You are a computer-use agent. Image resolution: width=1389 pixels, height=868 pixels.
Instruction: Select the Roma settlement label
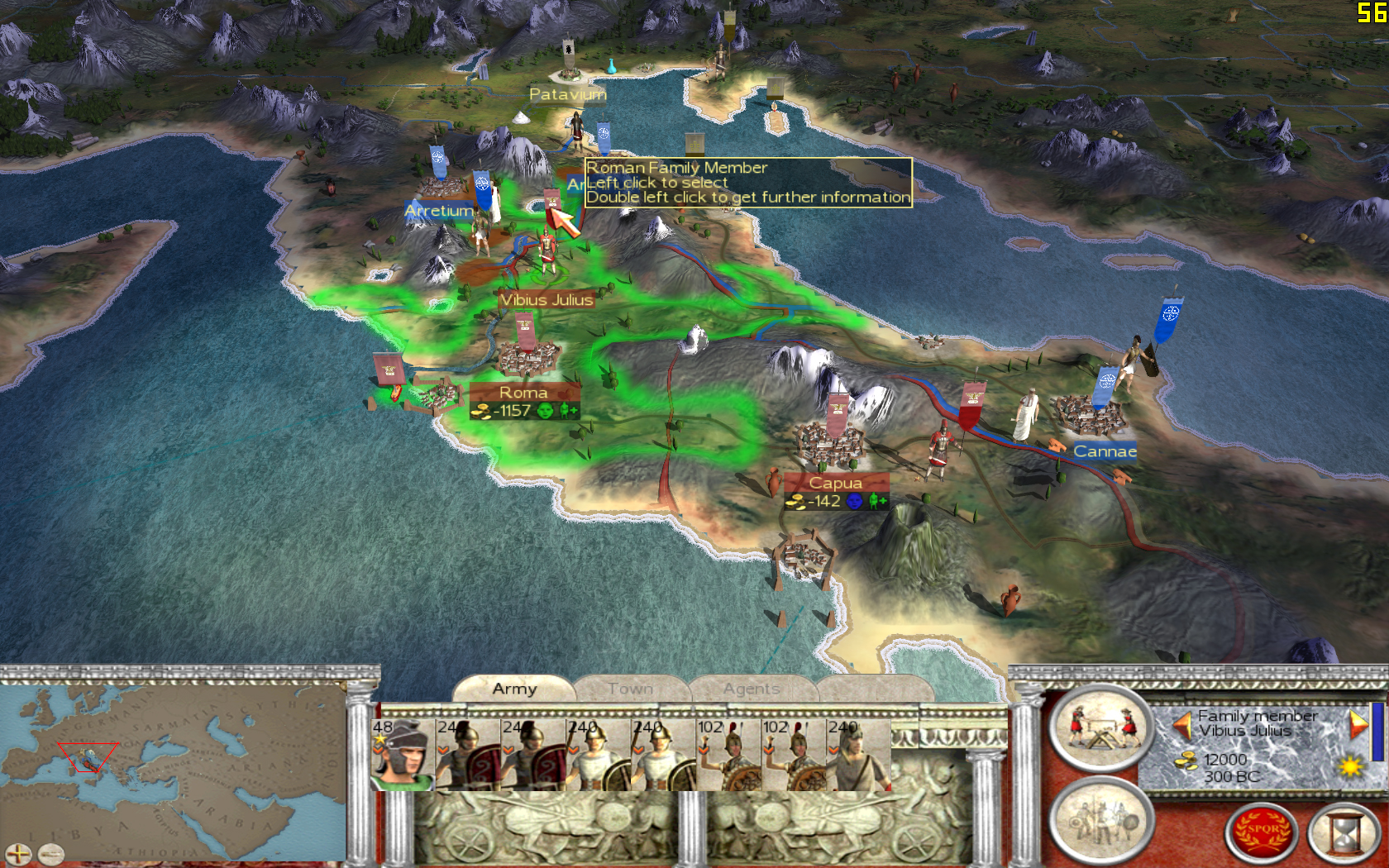523,393
